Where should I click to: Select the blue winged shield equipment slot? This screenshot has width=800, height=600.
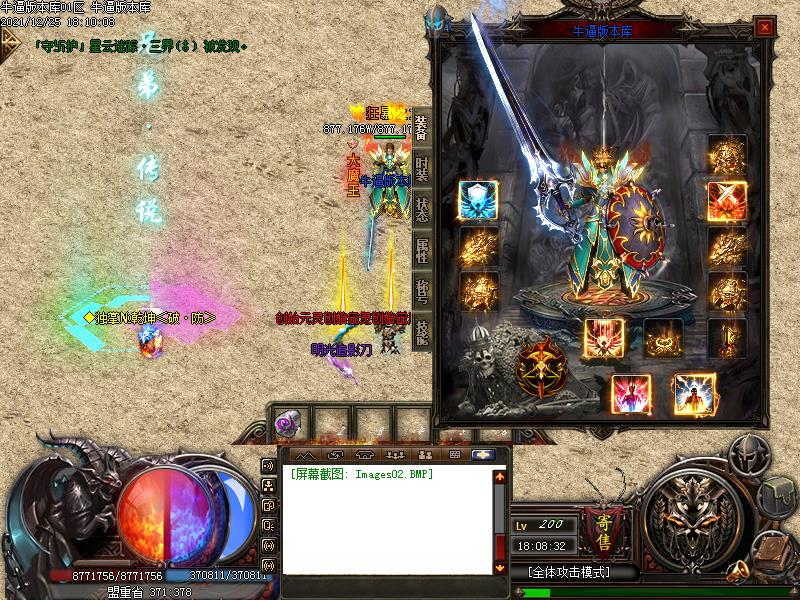pyautogui.click(x=478, y=200)
